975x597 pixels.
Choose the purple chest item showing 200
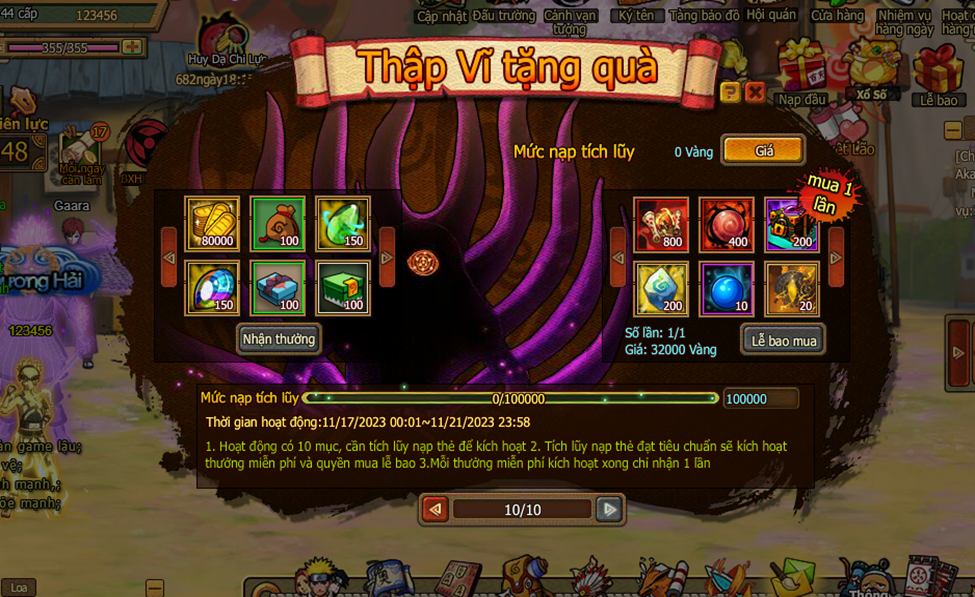791,223
